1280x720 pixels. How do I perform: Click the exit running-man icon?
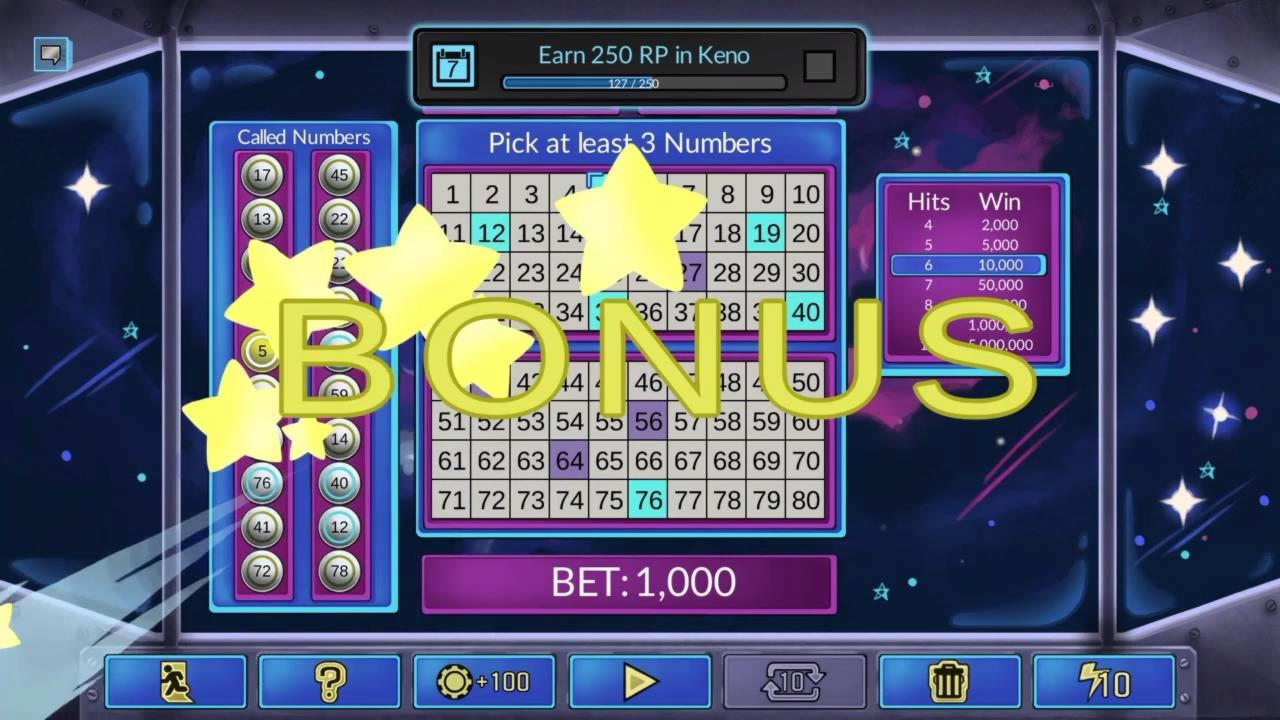click(x=176, y=682)
